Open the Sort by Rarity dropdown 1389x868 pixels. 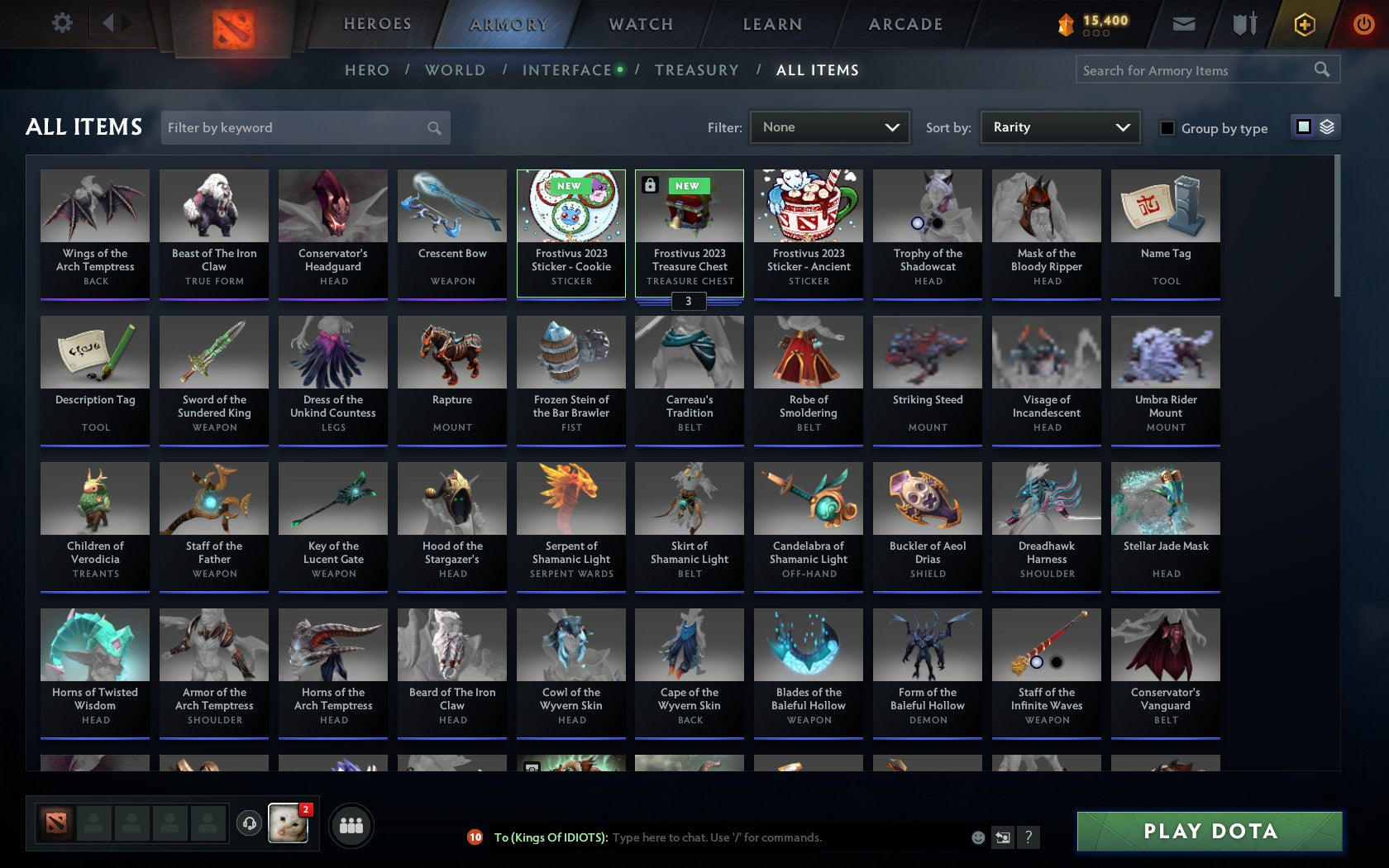[1058, 126]
